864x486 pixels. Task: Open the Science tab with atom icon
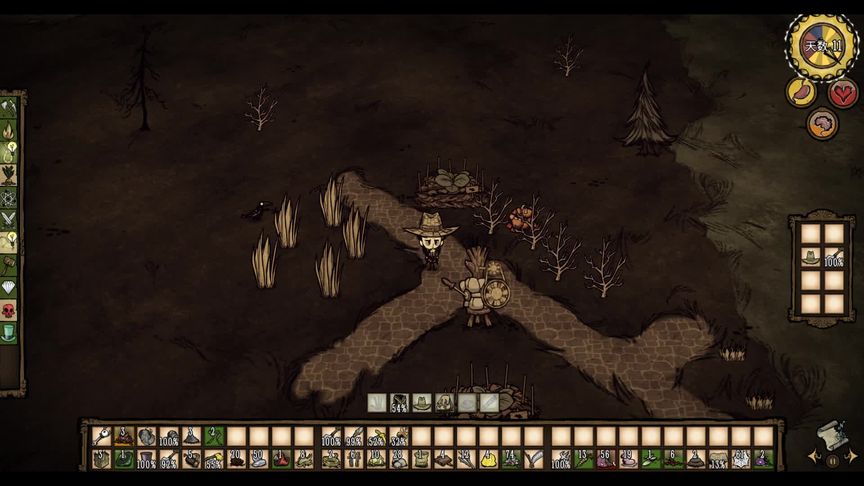(x=9, y=195)
